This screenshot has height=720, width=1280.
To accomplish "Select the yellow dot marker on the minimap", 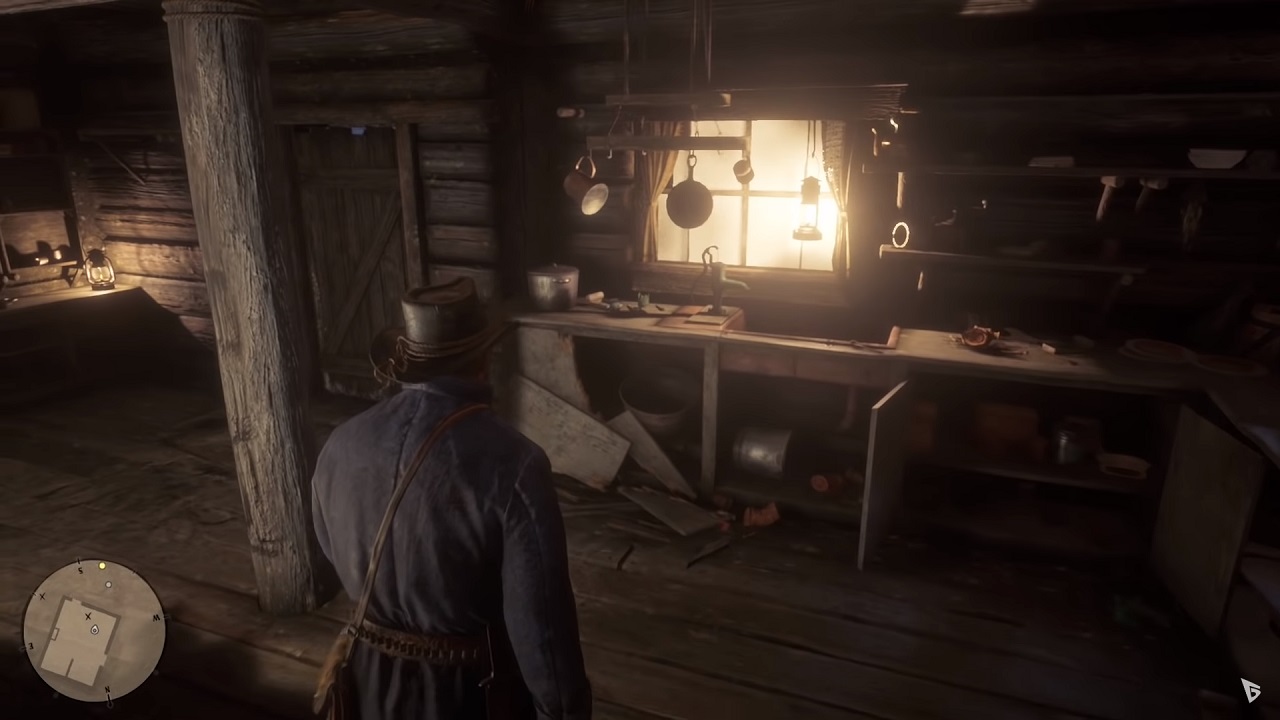I will pyautogui.click(x=102, y=566).
